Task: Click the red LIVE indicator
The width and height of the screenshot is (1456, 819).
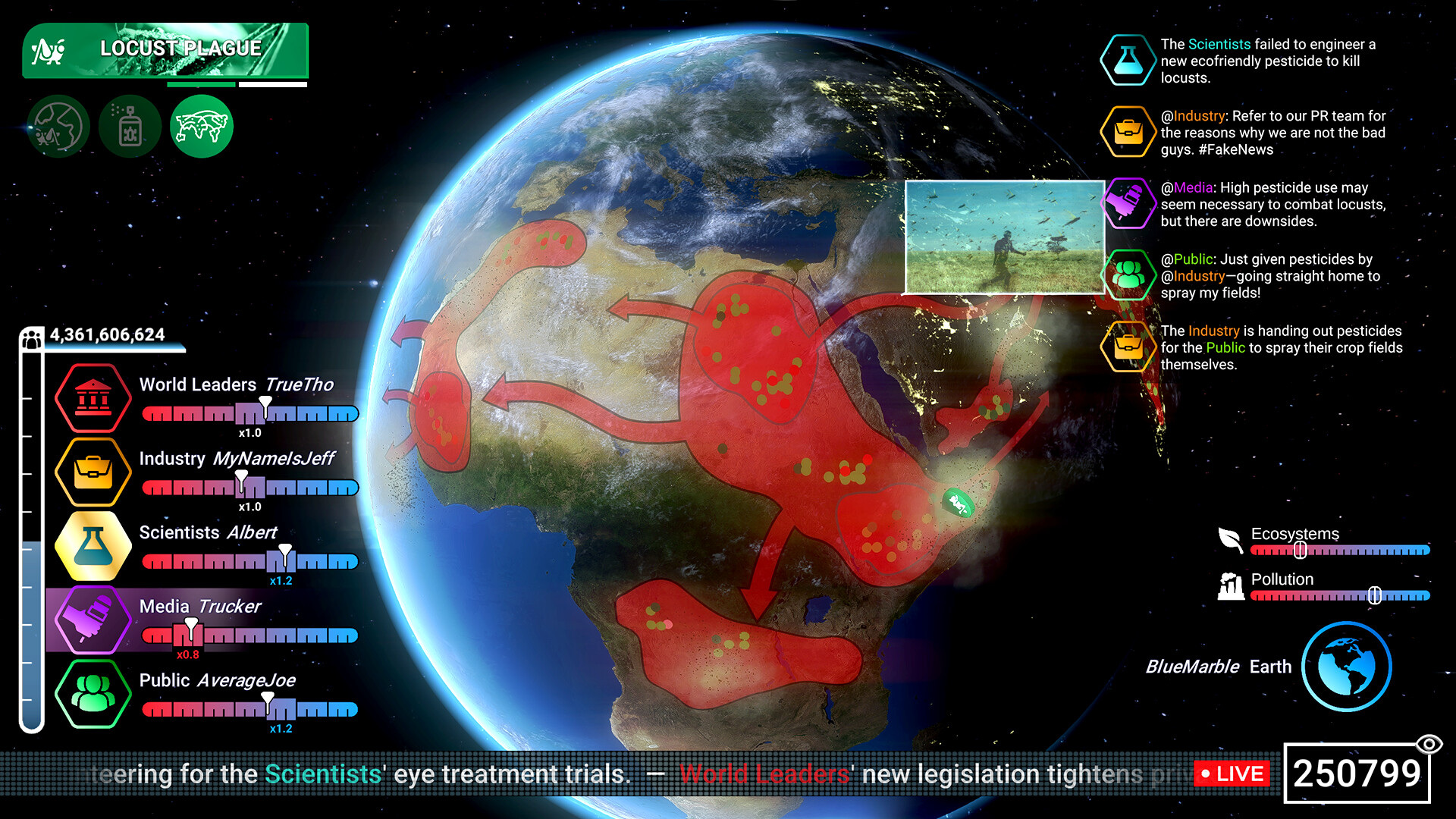Action: (1232, 774)
